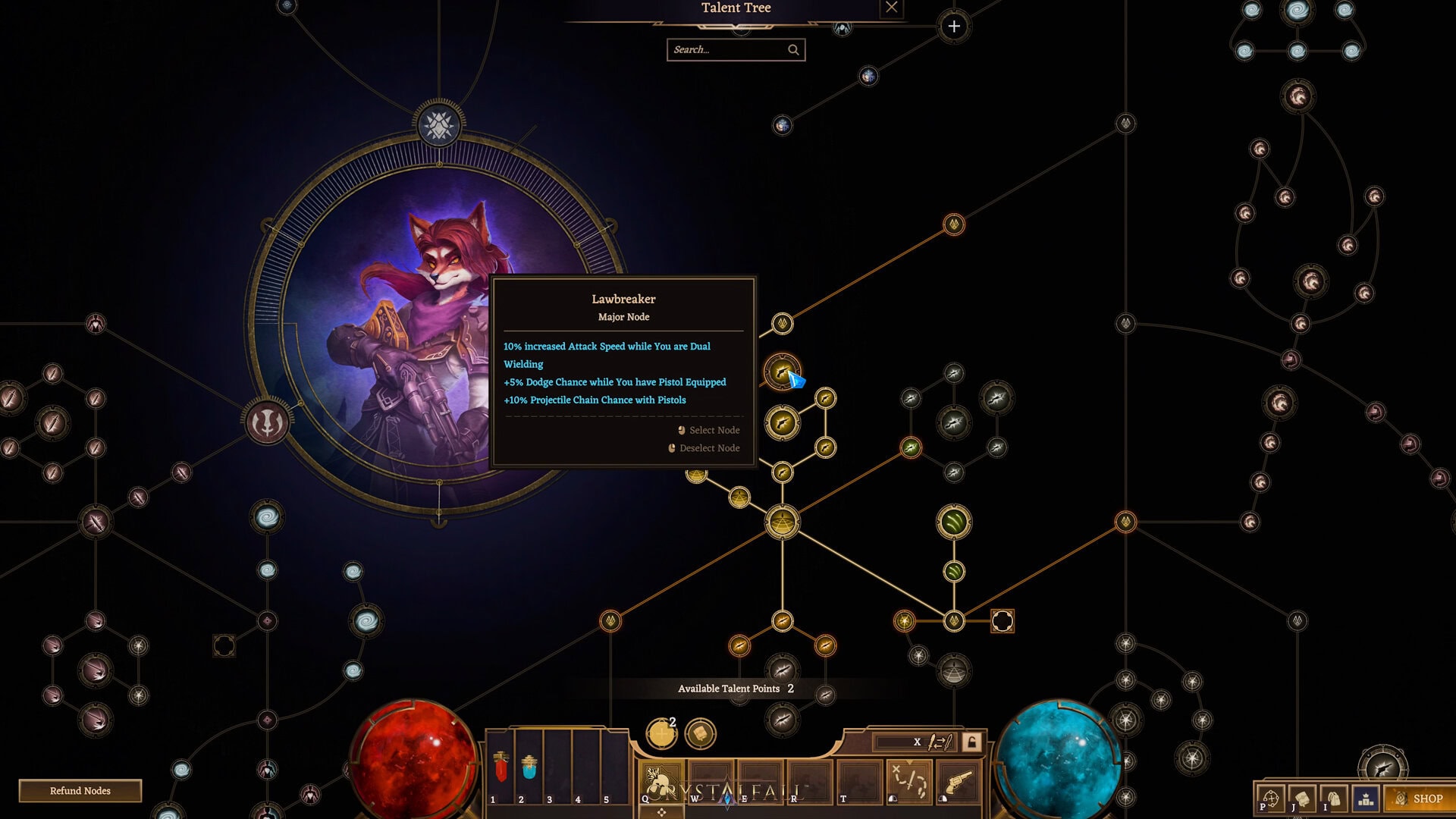
Task: Close the Talent Tree window
Action: (x=891, y=8)
